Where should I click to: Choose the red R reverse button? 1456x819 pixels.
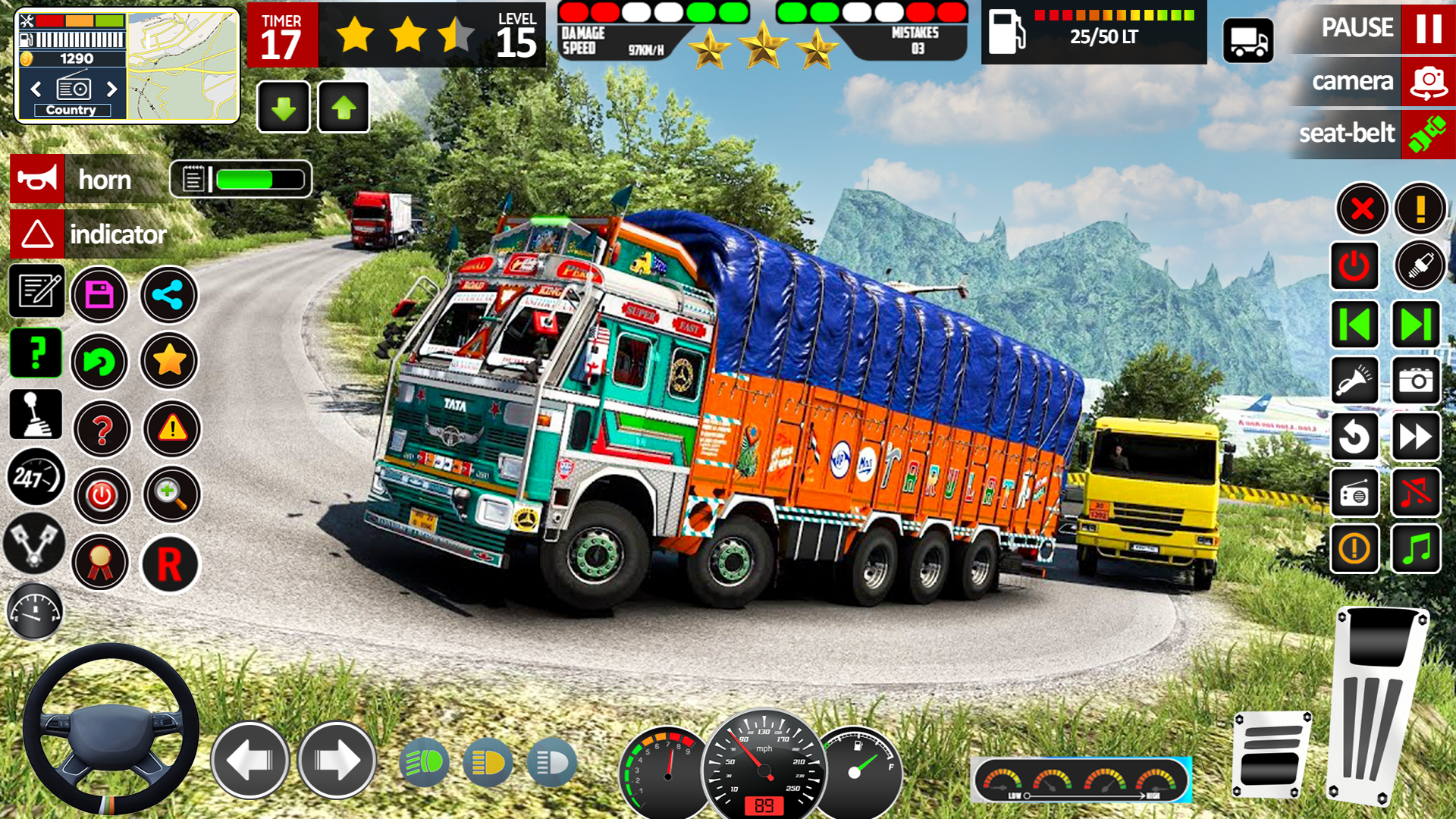coord(170,564)
